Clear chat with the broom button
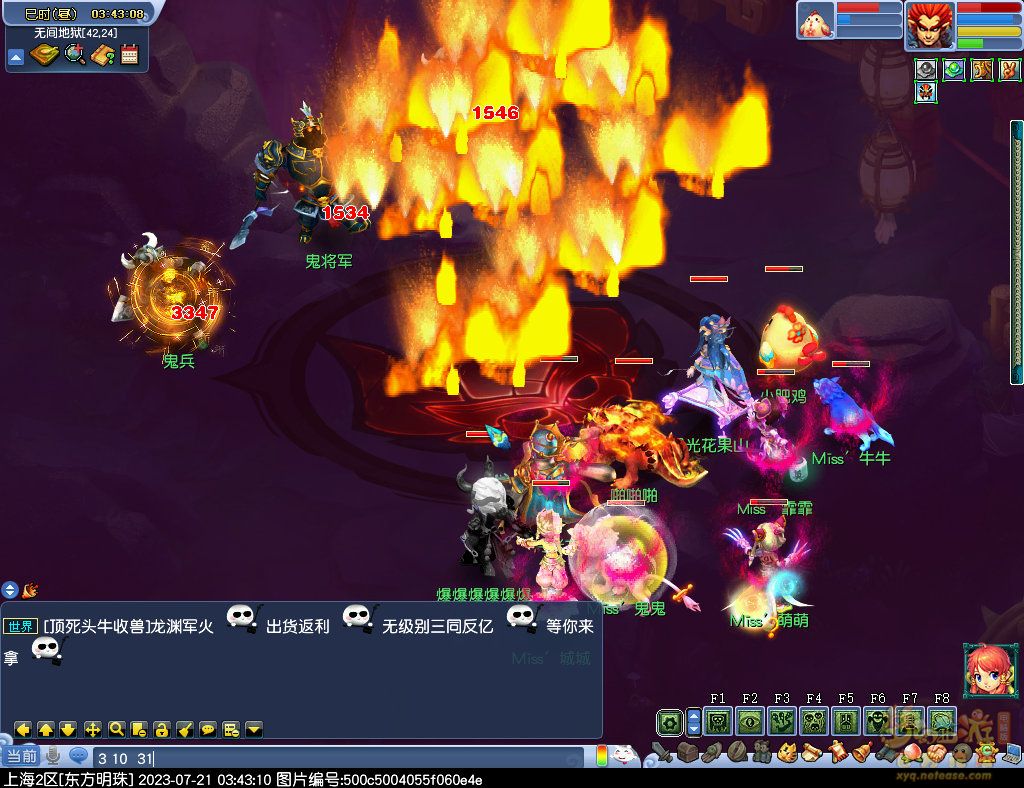This screenshot has width=1024, height=788. click(185, 729)
